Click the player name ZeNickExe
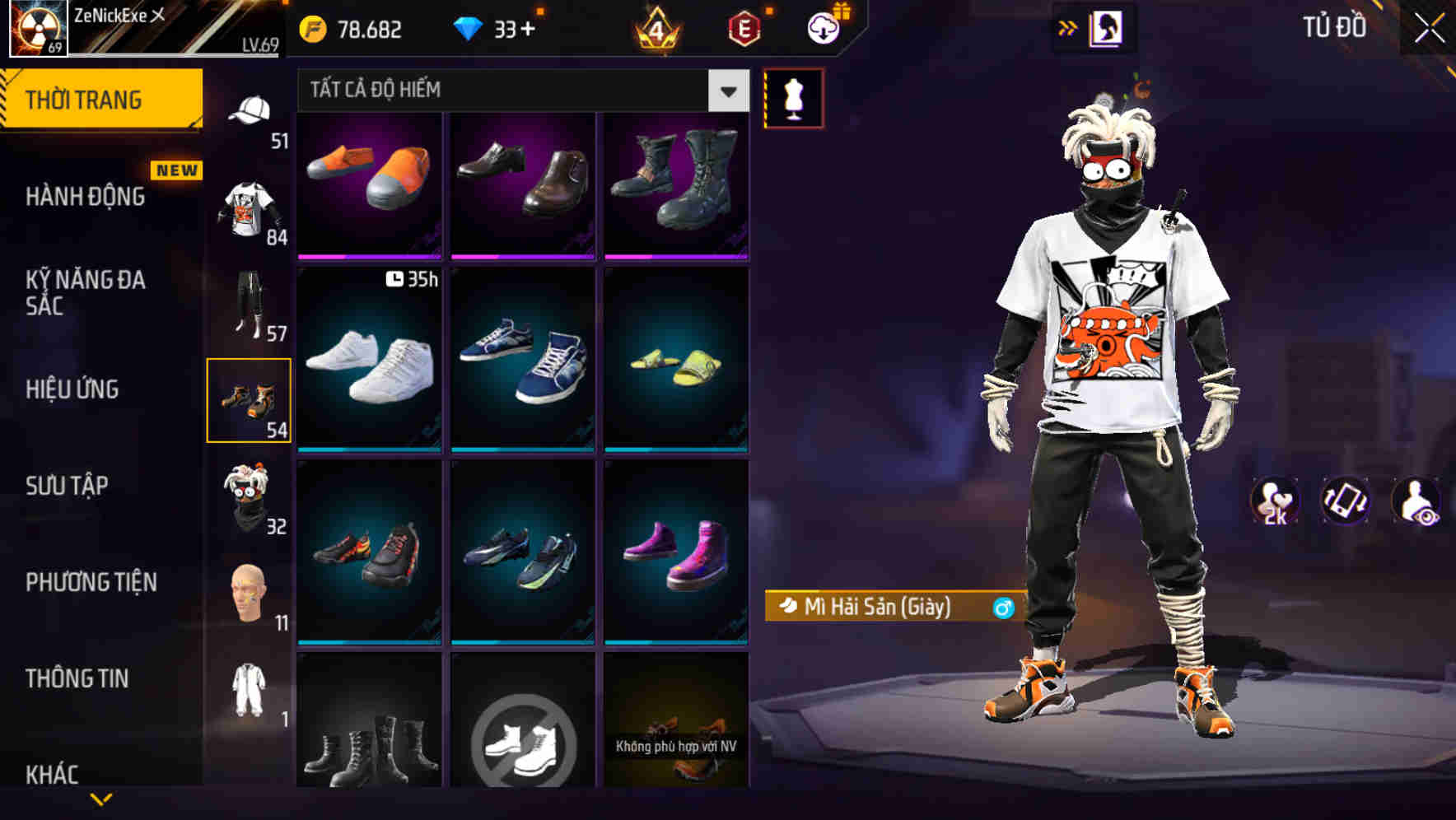 click(111, 15)
